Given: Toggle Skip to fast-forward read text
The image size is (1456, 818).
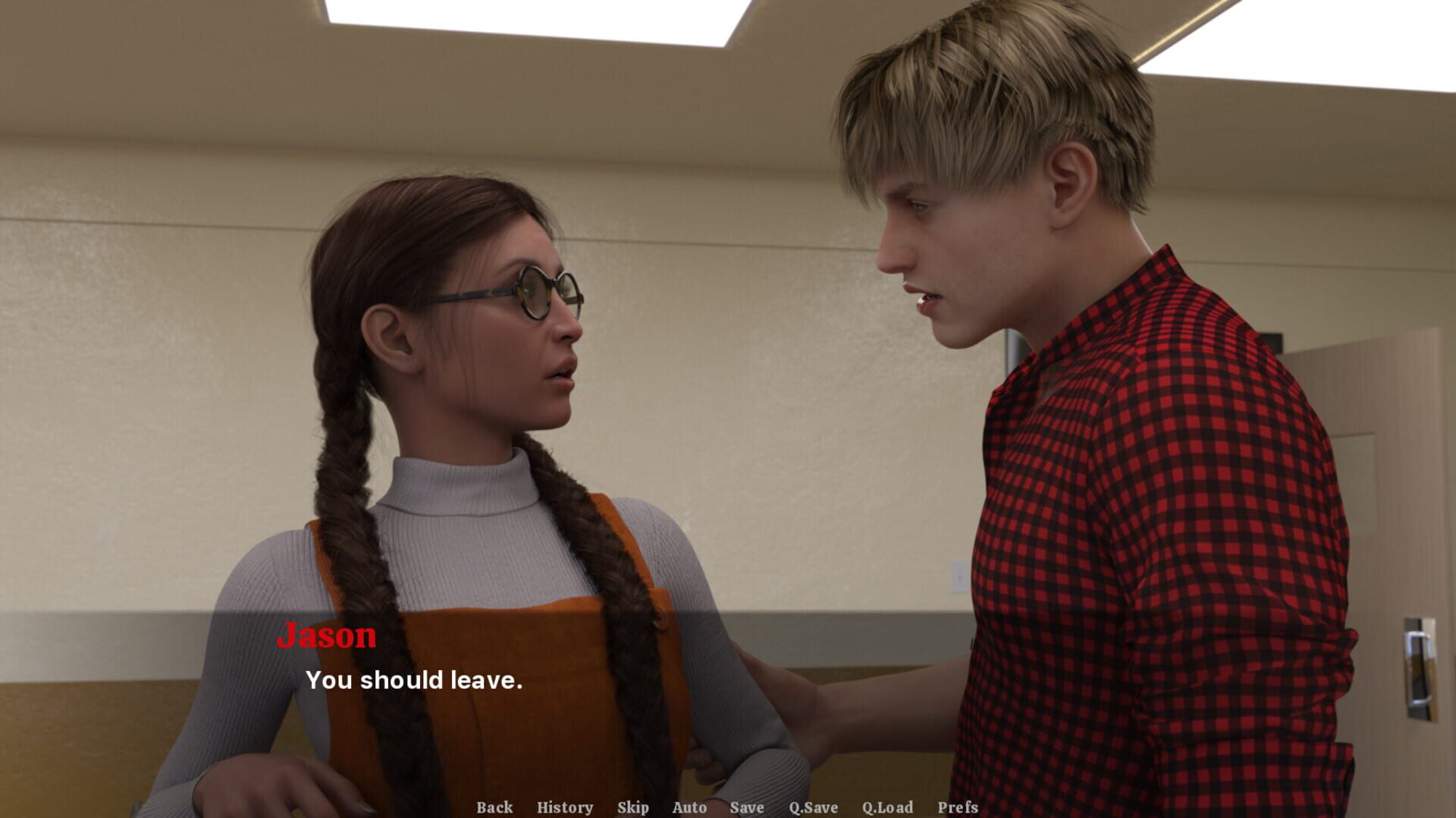Looking at the screenshot, I should [635, 808].
